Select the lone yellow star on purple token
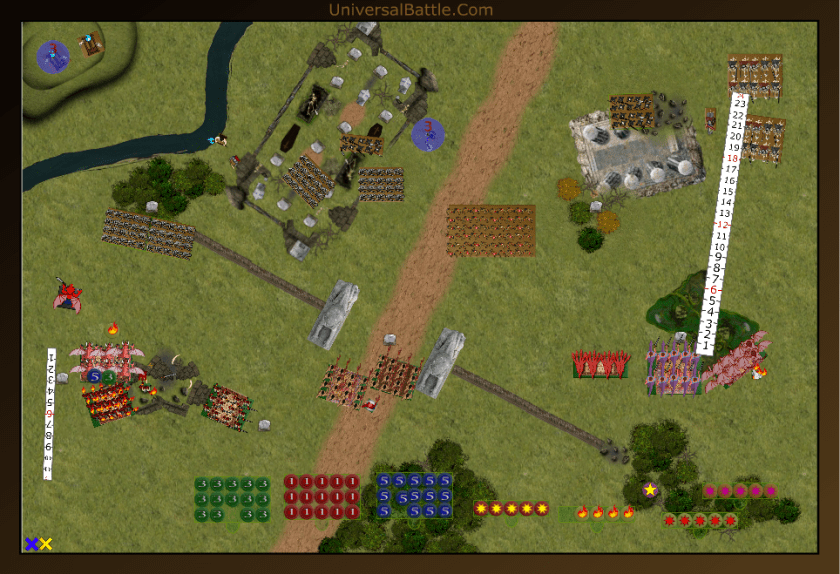 tap(650, 490)
